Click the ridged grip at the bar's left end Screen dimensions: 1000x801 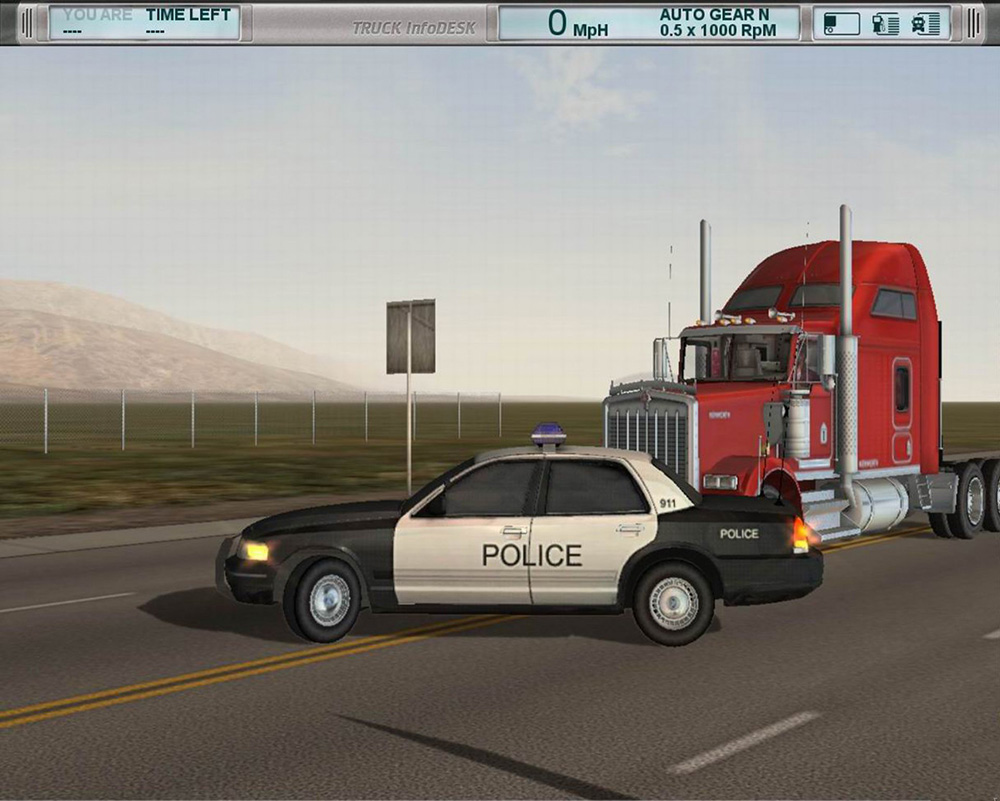pos(27,23)
